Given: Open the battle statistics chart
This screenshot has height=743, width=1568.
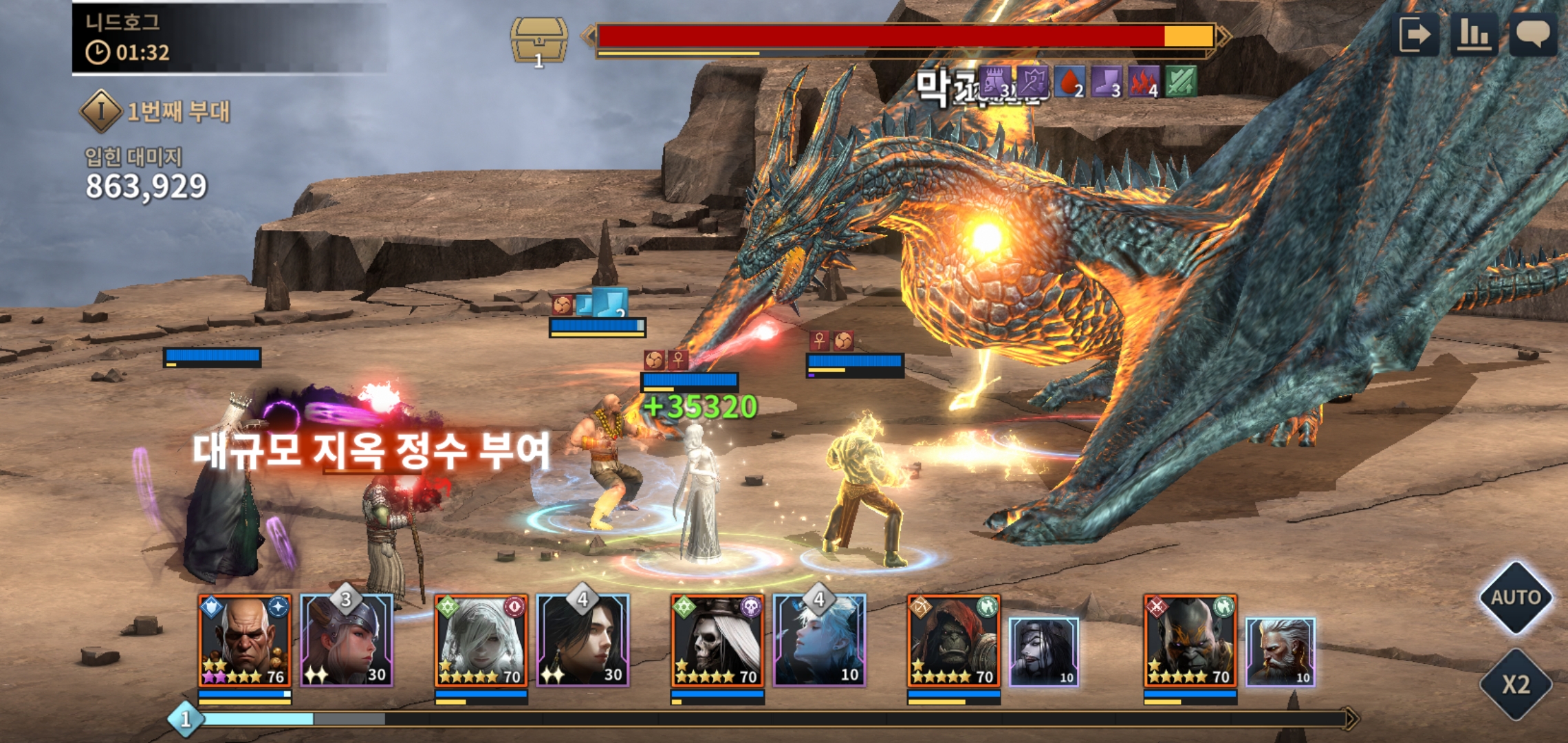Looking at the screenshot, I should (x=1474, y=34).
